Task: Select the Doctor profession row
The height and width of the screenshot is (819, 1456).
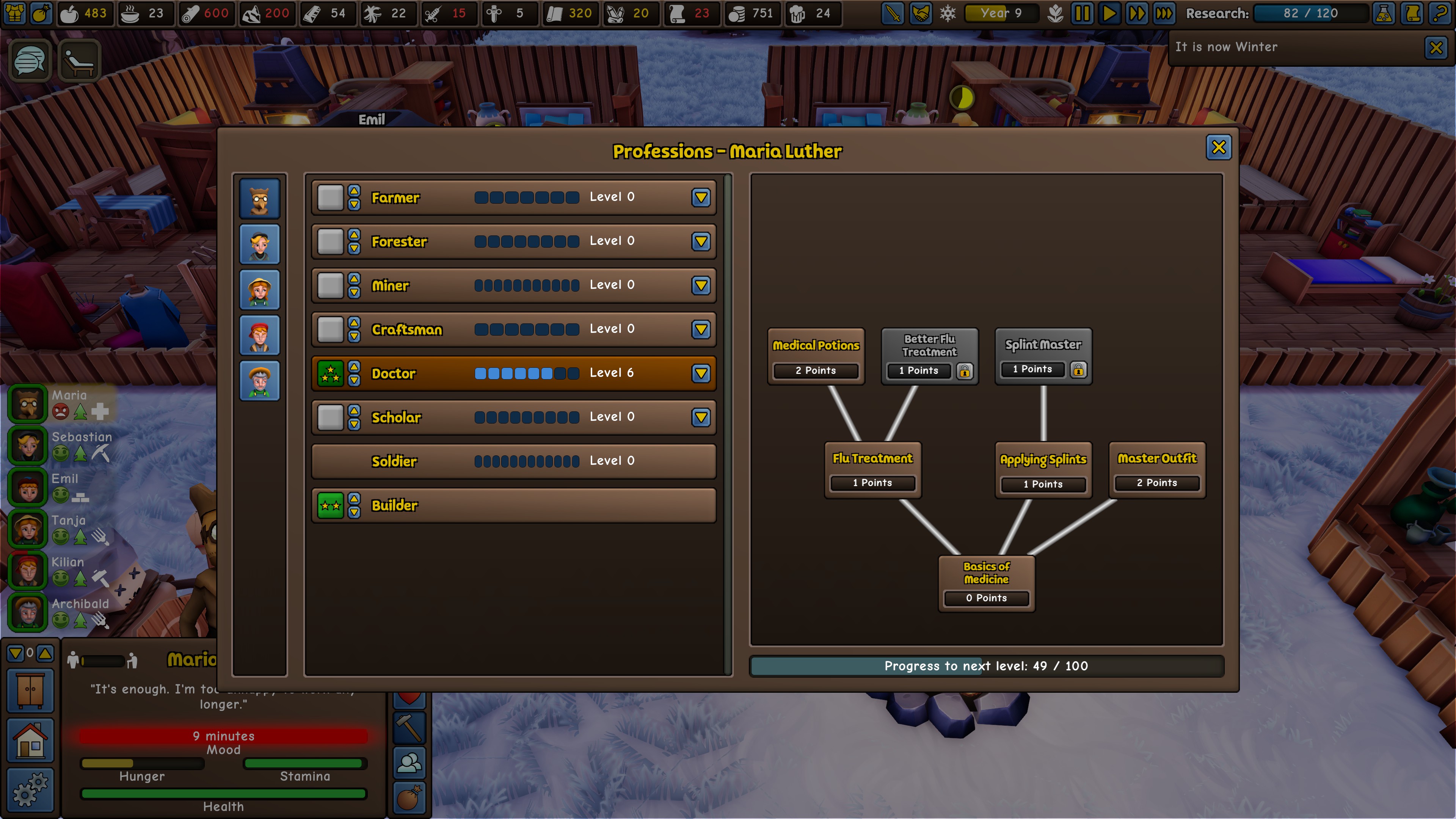Action: (x=513, y=373)
